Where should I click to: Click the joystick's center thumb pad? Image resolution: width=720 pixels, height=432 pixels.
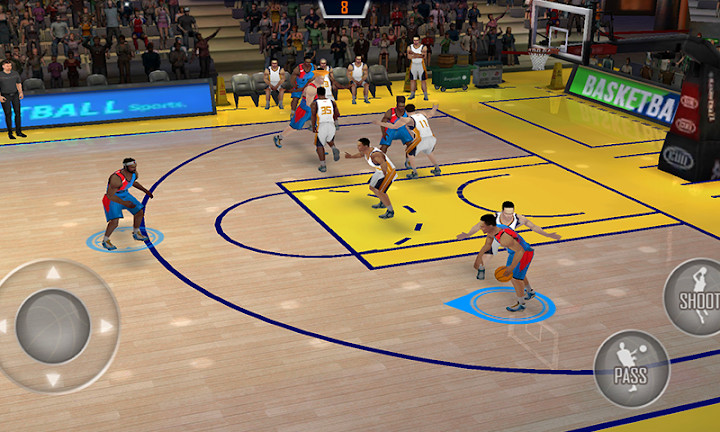(53, 326)
